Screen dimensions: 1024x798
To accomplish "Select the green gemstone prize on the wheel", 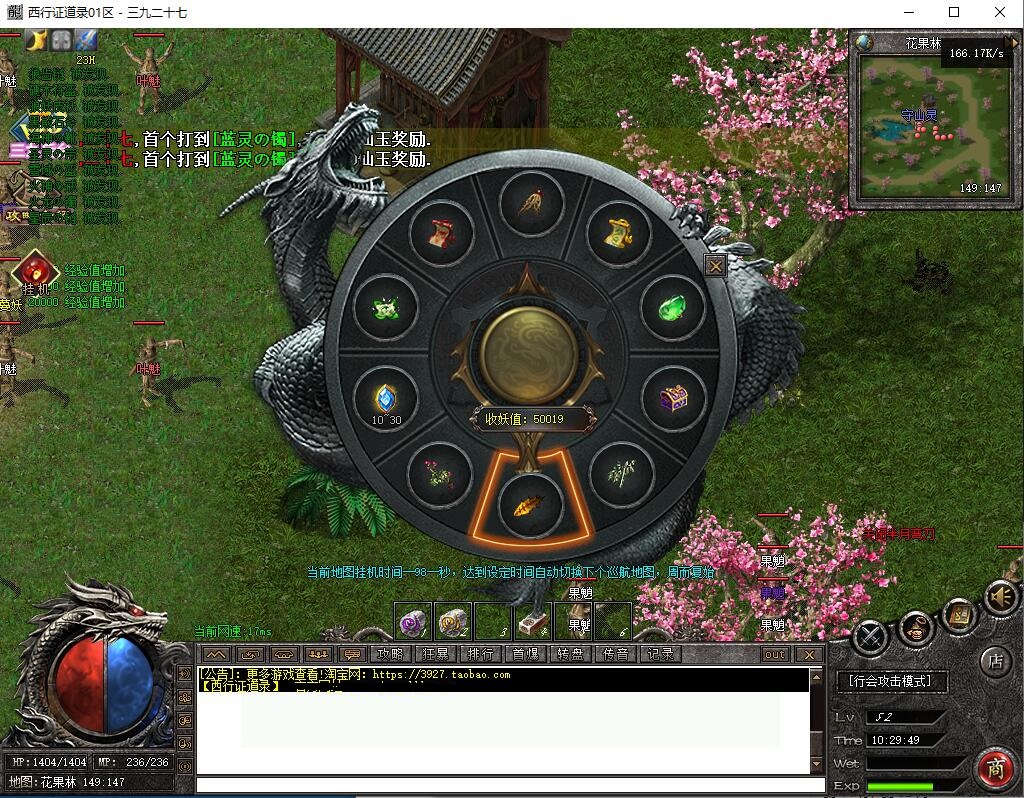I will pos(672,309).
